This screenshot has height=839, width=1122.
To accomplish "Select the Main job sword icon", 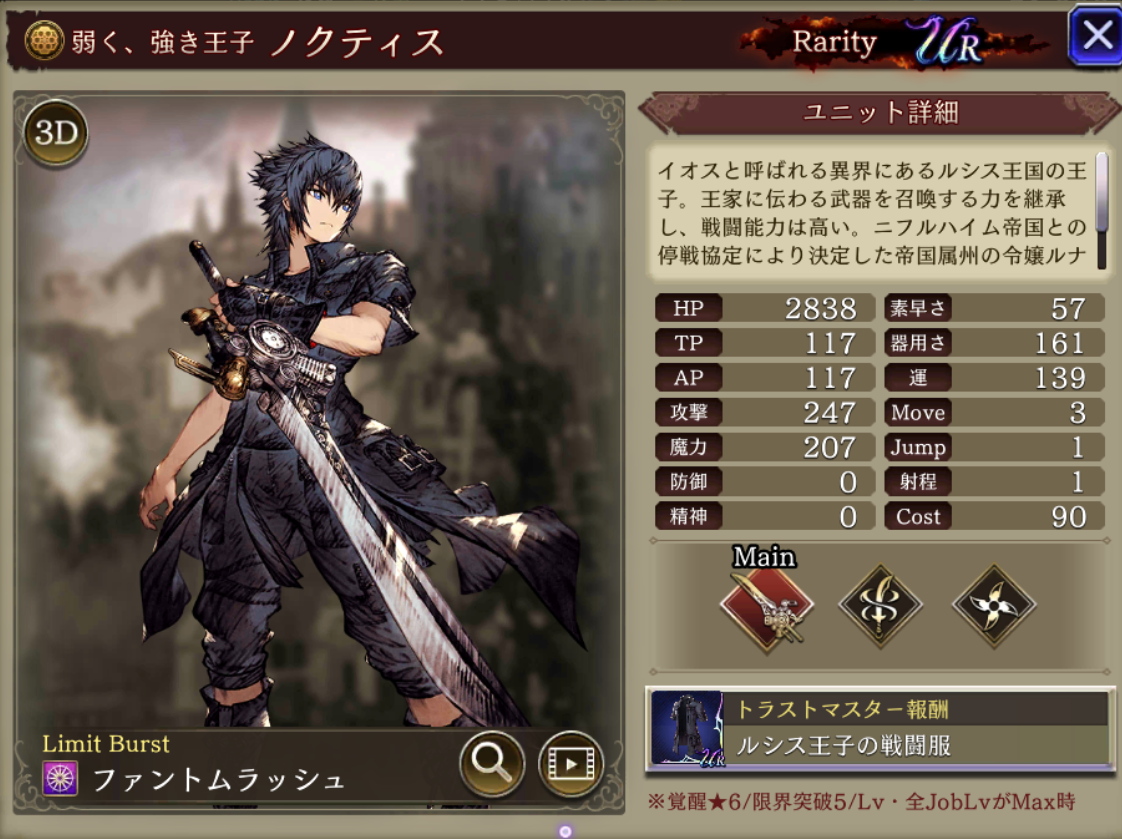I will pyautogui.click(x=767, y=606).
